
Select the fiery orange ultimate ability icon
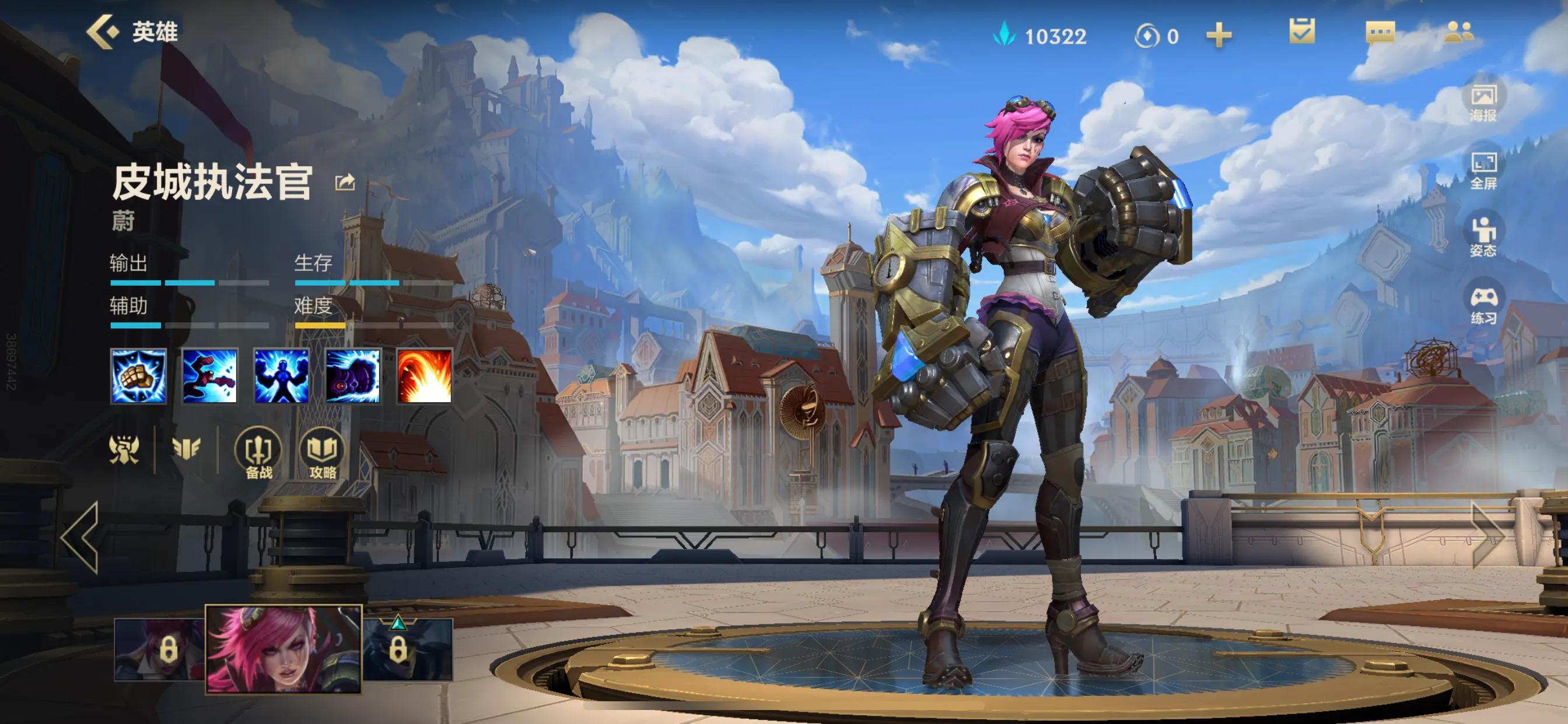click(424, 376)
